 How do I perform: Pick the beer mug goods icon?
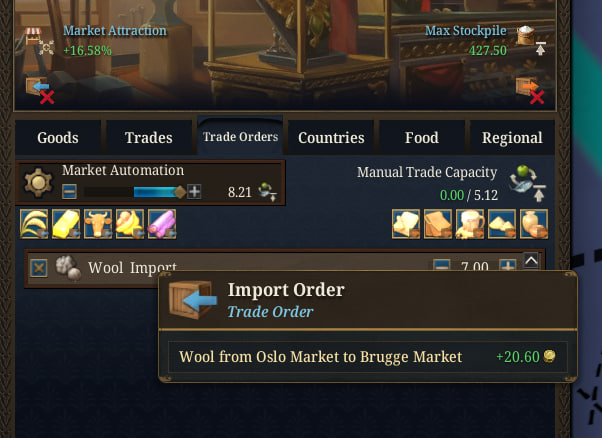[x=470, y=226]
